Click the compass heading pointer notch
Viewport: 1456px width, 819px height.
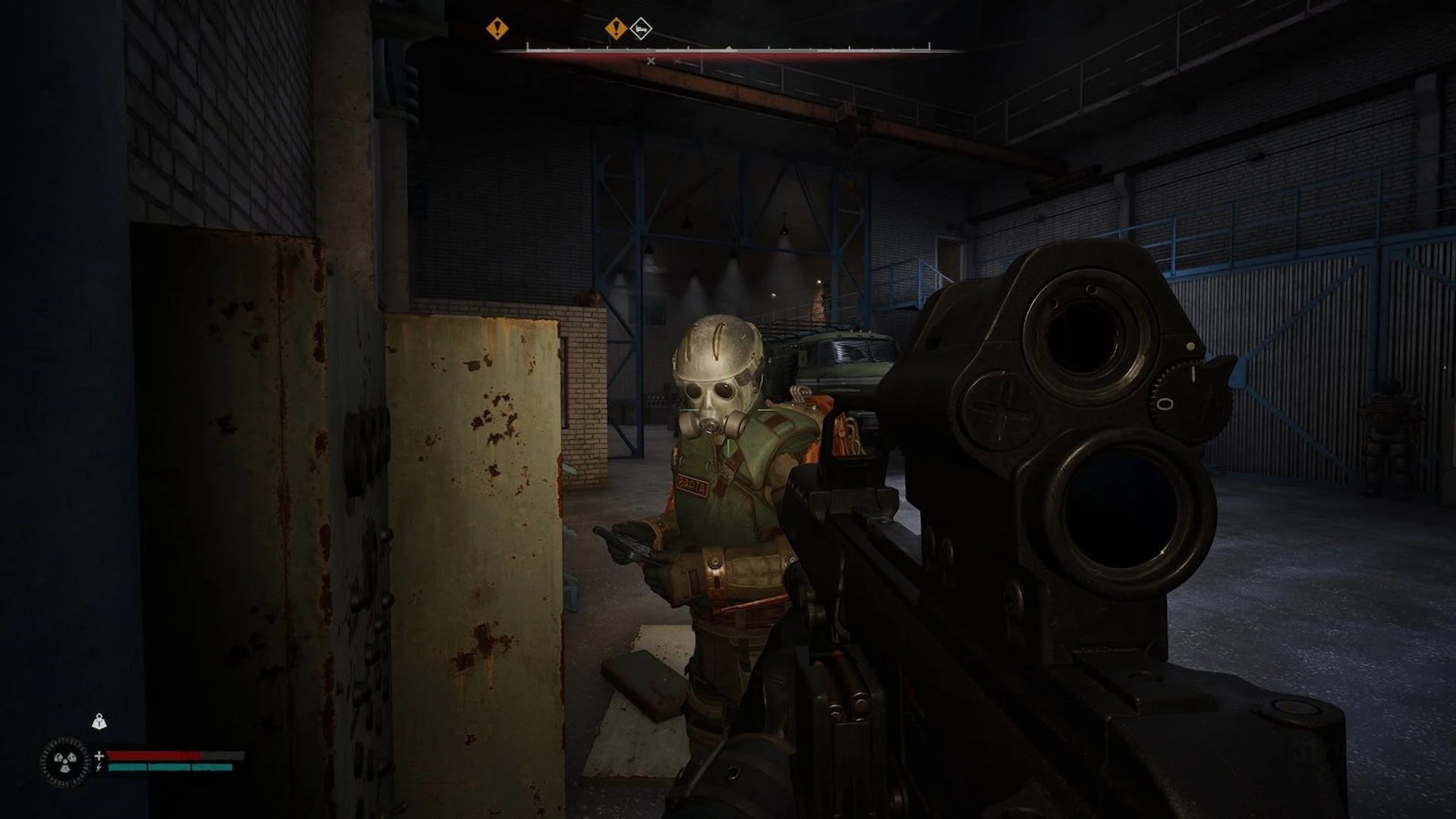(x=728, y=48)
